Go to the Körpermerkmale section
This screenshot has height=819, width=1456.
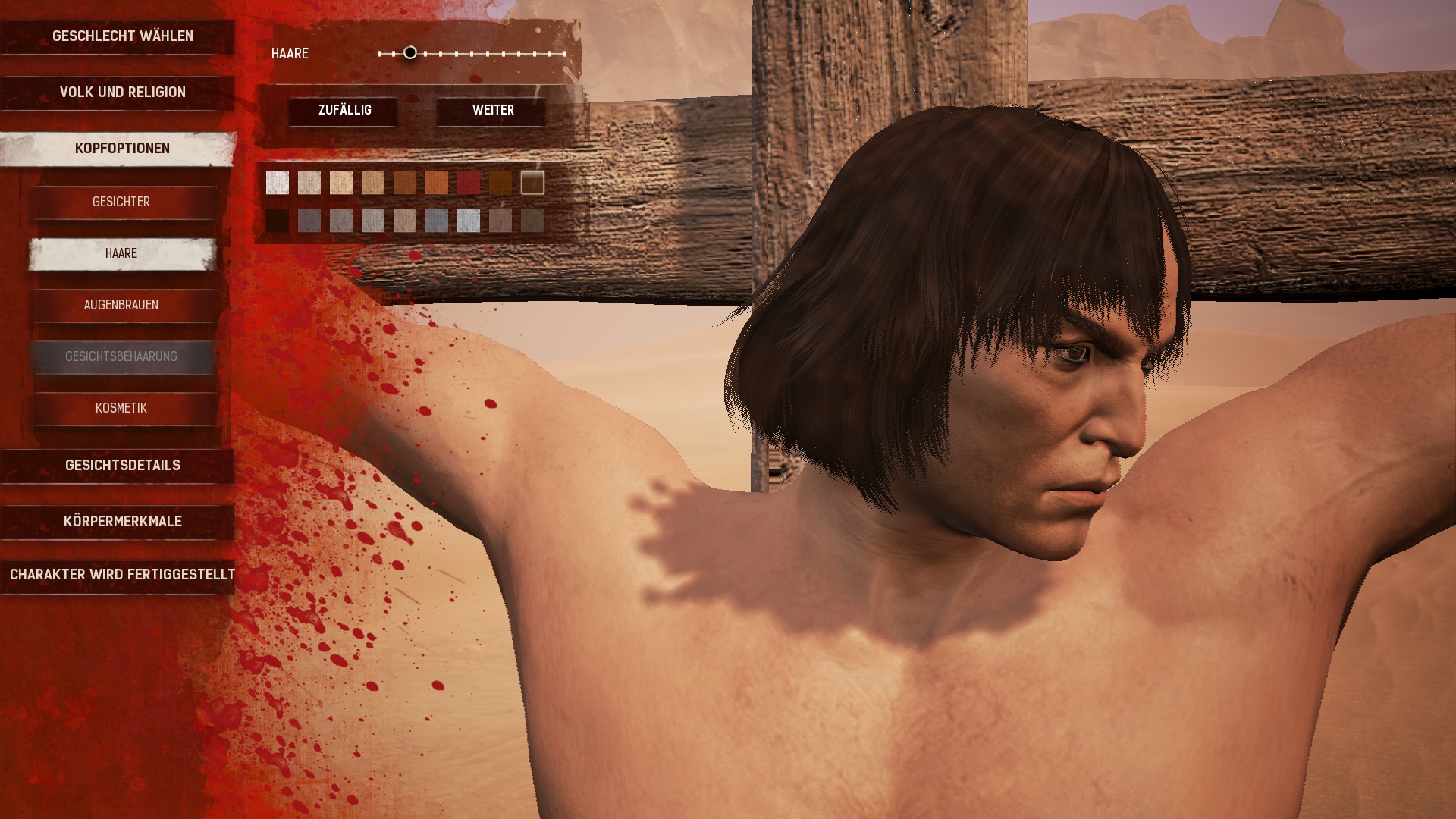point(121,522)
